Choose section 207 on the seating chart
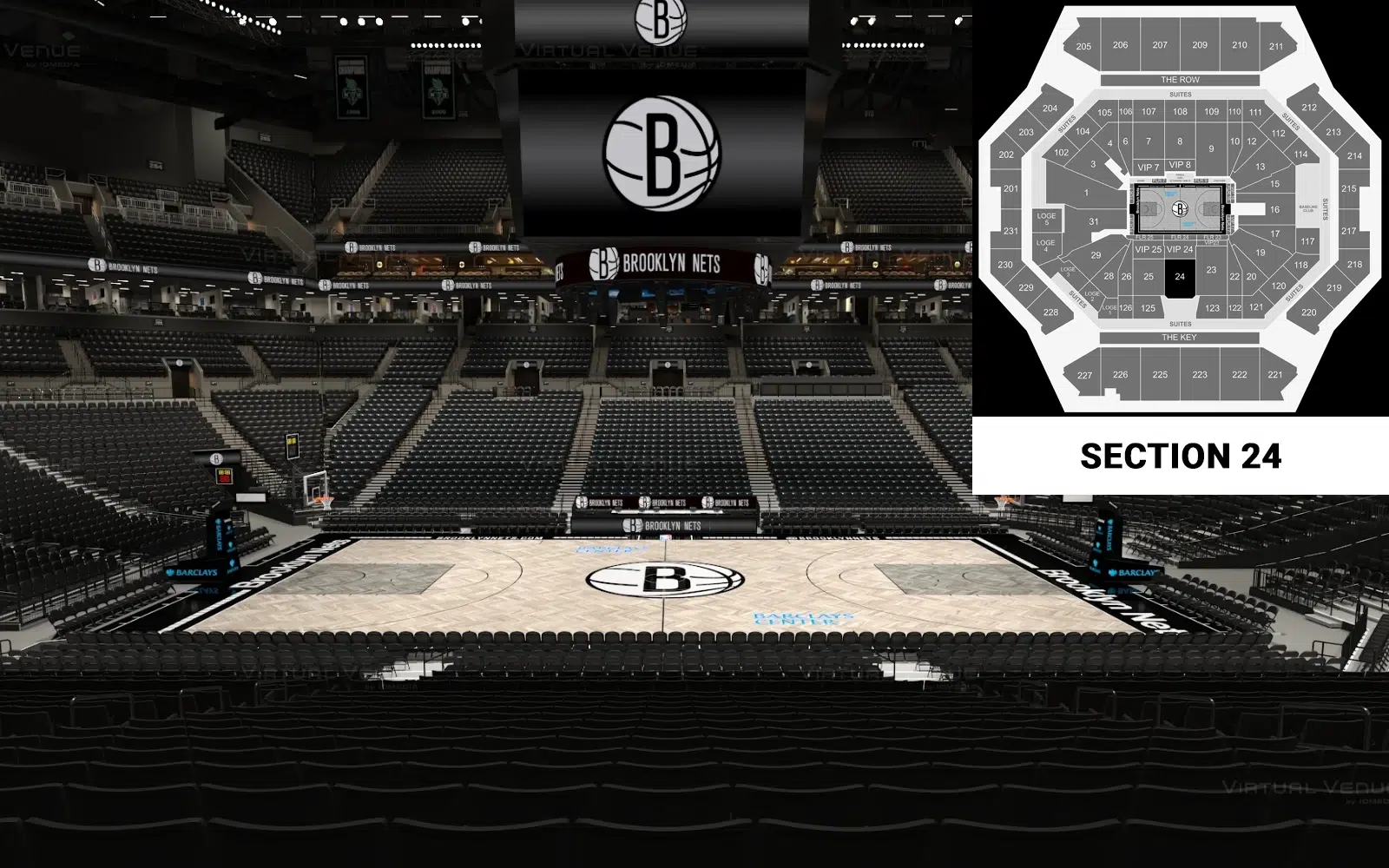This screenshot has height=868, width=1389. coord(1160,45)
